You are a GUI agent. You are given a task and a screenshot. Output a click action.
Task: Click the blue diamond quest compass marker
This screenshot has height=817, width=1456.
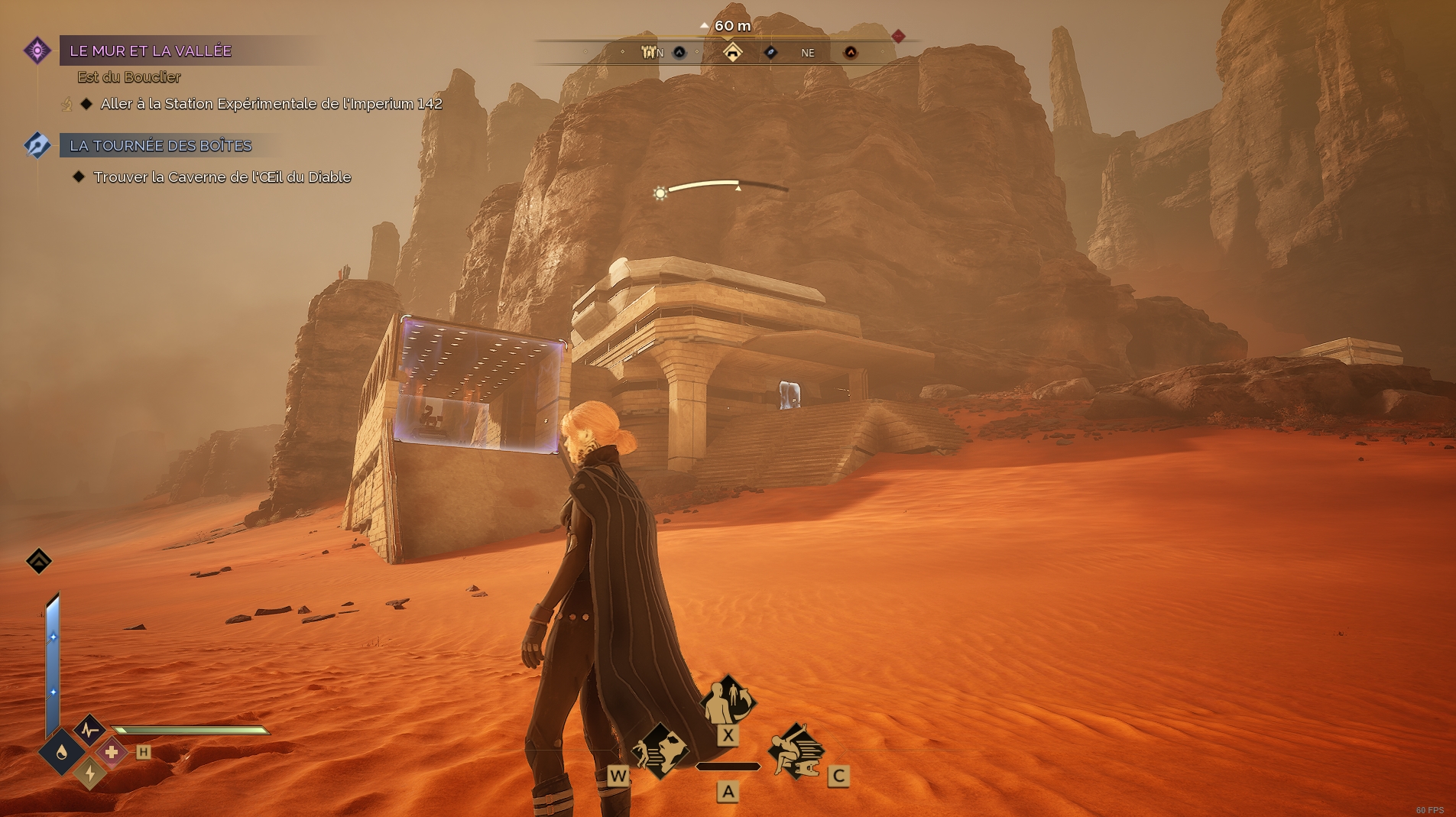click(x=770, y=52)
